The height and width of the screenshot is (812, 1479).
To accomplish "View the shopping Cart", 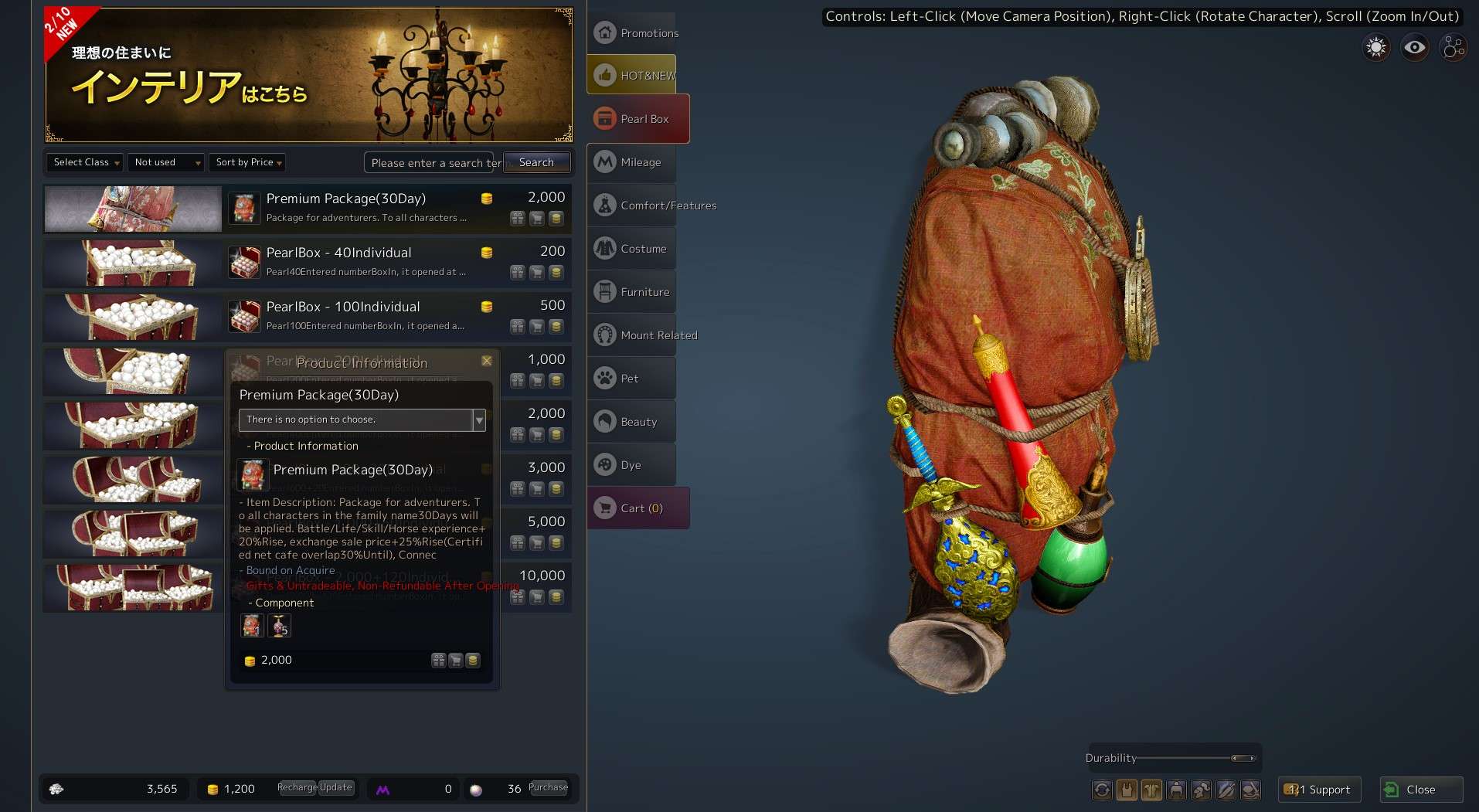I will coord(638,508).
